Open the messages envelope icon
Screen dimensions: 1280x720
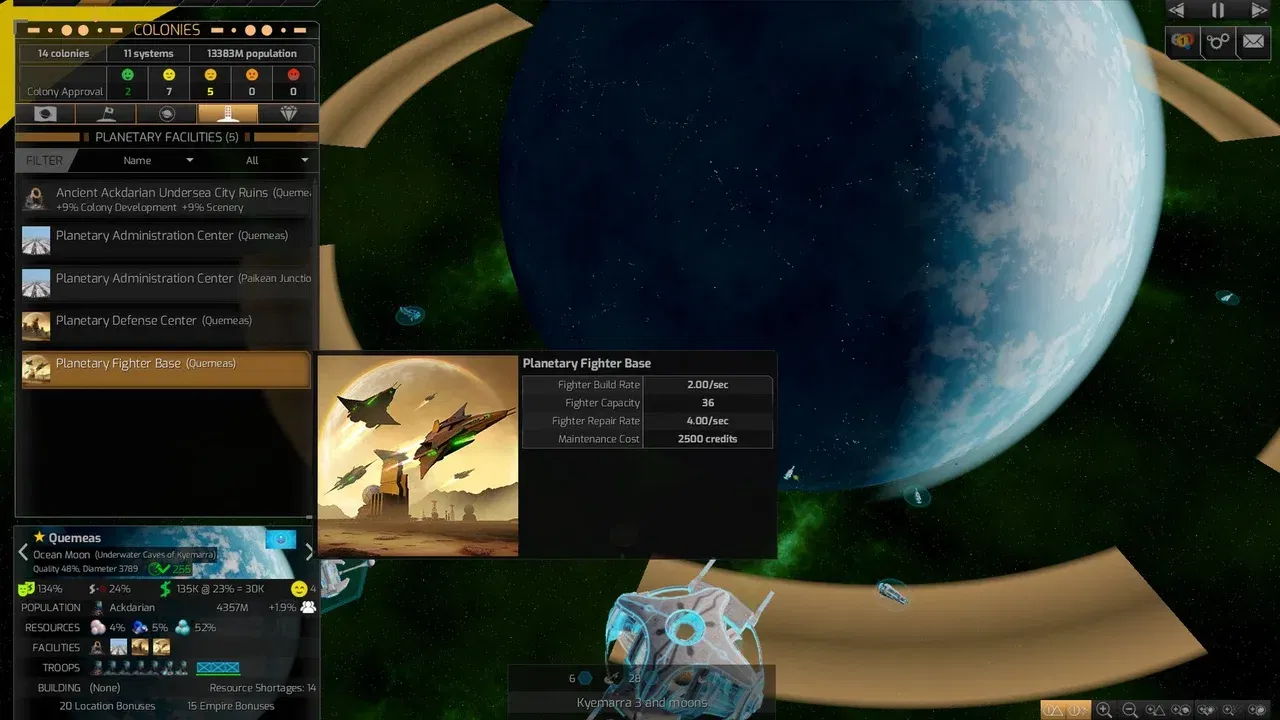click(1254, 42)
